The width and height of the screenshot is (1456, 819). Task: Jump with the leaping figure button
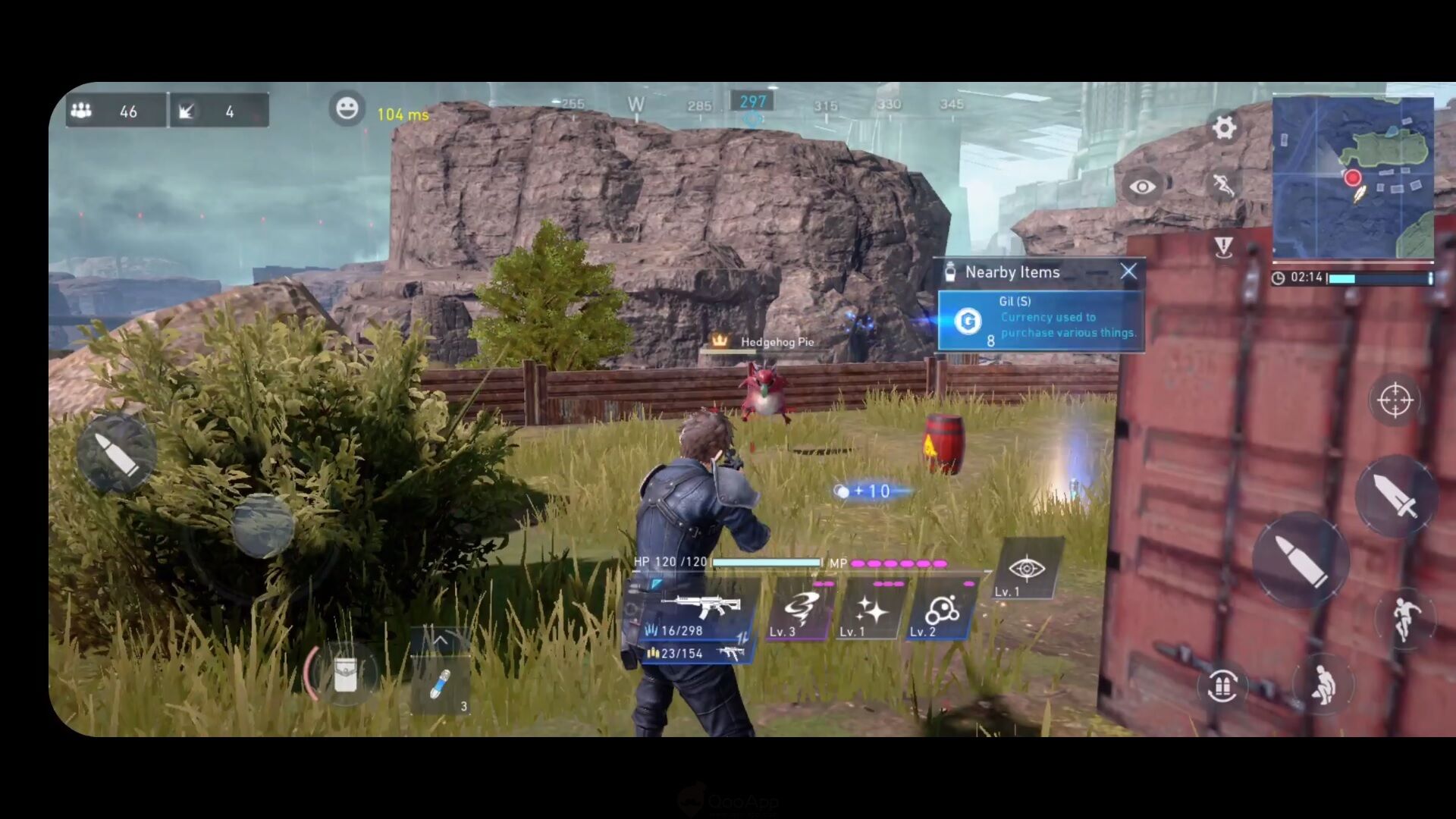coord(1405,619)
